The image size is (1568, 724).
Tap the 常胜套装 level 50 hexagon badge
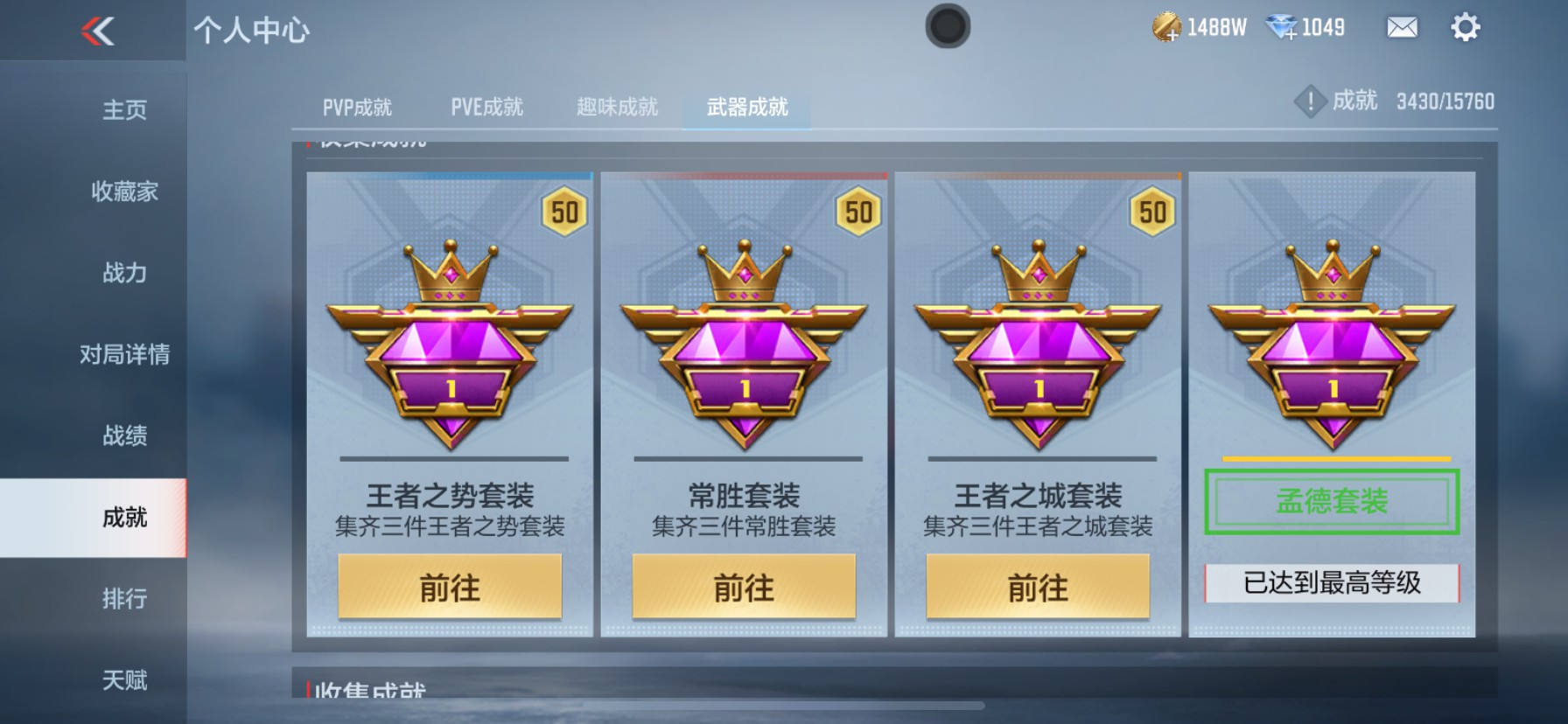point(858,210)
